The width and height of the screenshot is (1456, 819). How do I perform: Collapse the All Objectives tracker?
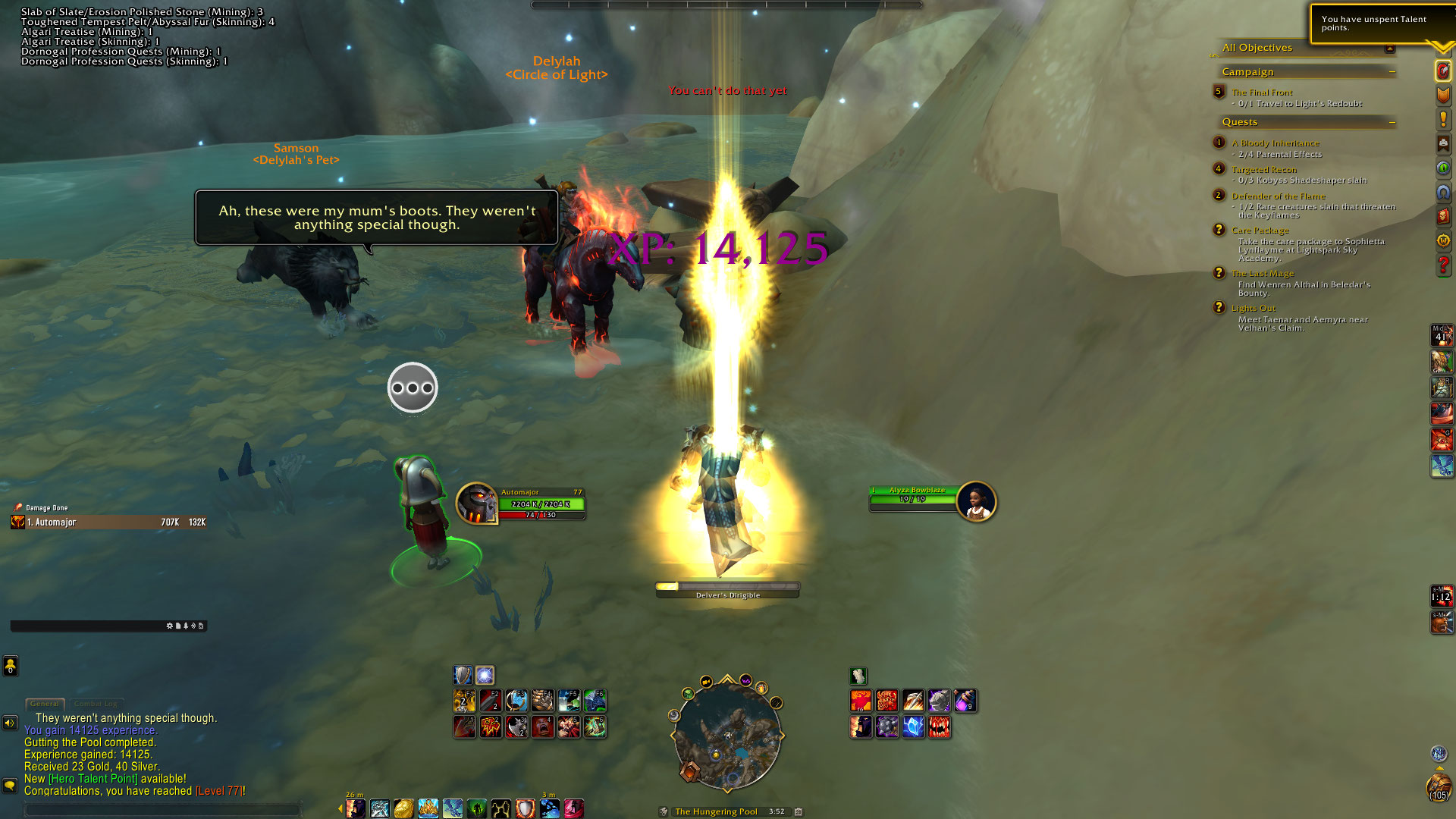pyautogui.click(x=1389, y=49)
